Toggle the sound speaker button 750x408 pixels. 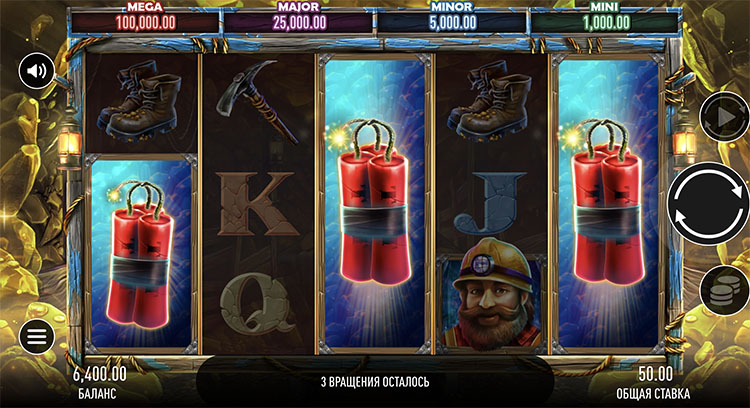(x=36, y=70)
